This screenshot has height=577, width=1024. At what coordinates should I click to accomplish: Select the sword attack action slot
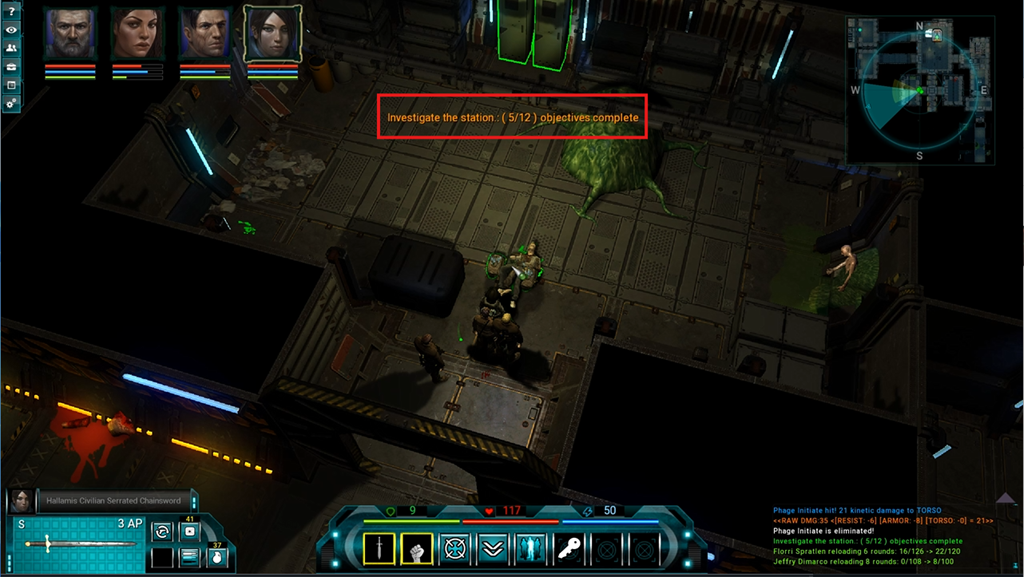[379, 548]
